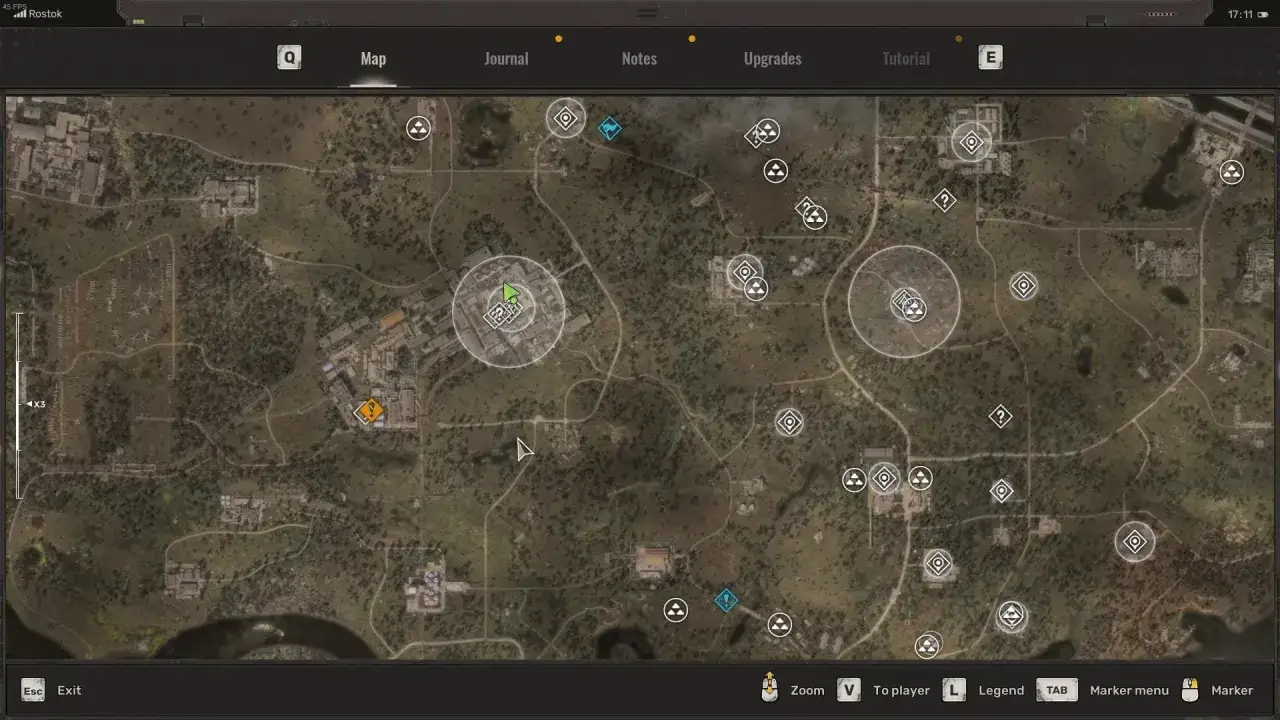The image size is (1280, 720).
Task: Open the Notes tab
Action: (x=639, y=58)
